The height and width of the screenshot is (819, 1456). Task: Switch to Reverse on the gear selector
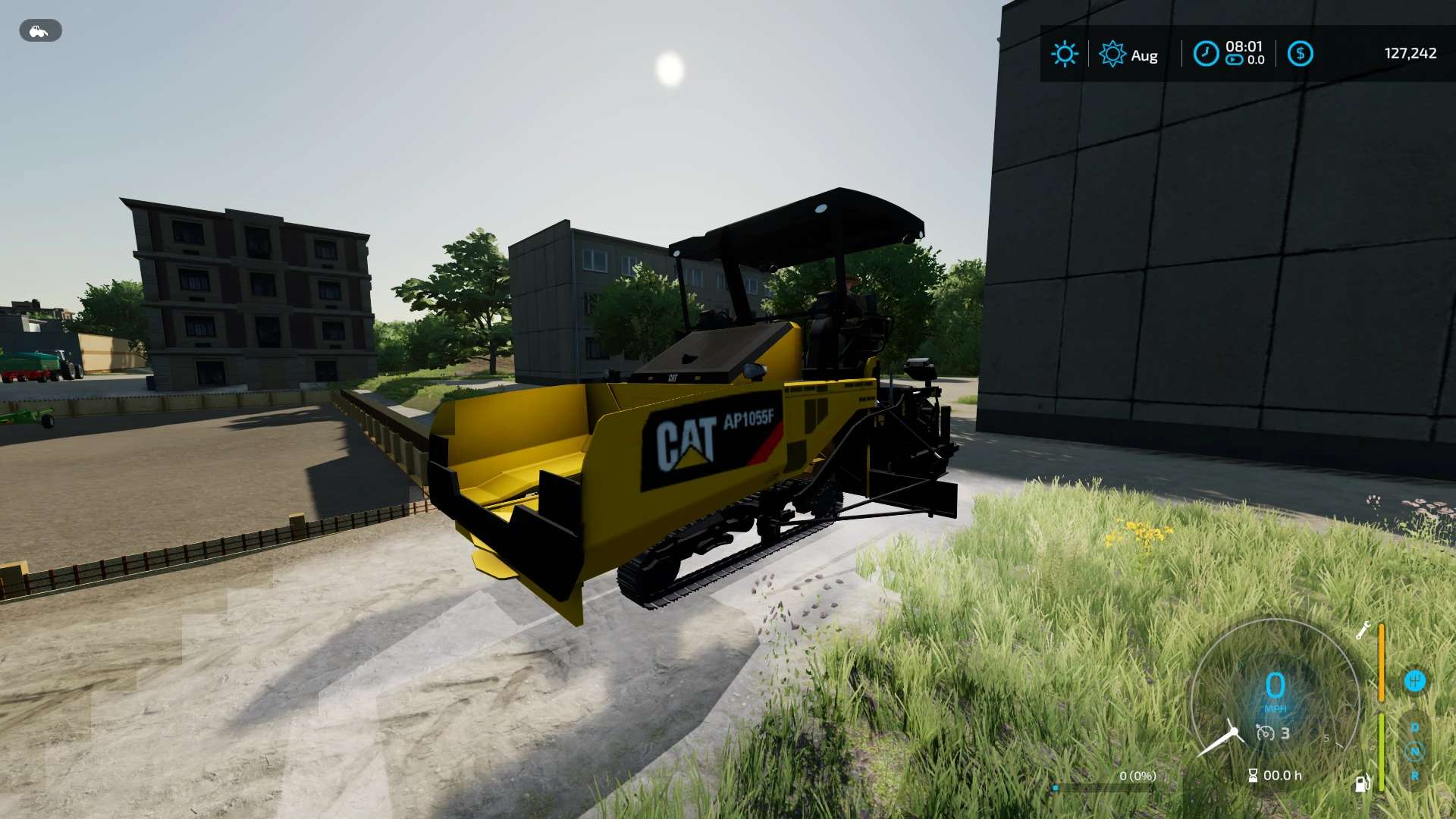click(x=1414, y=776)
